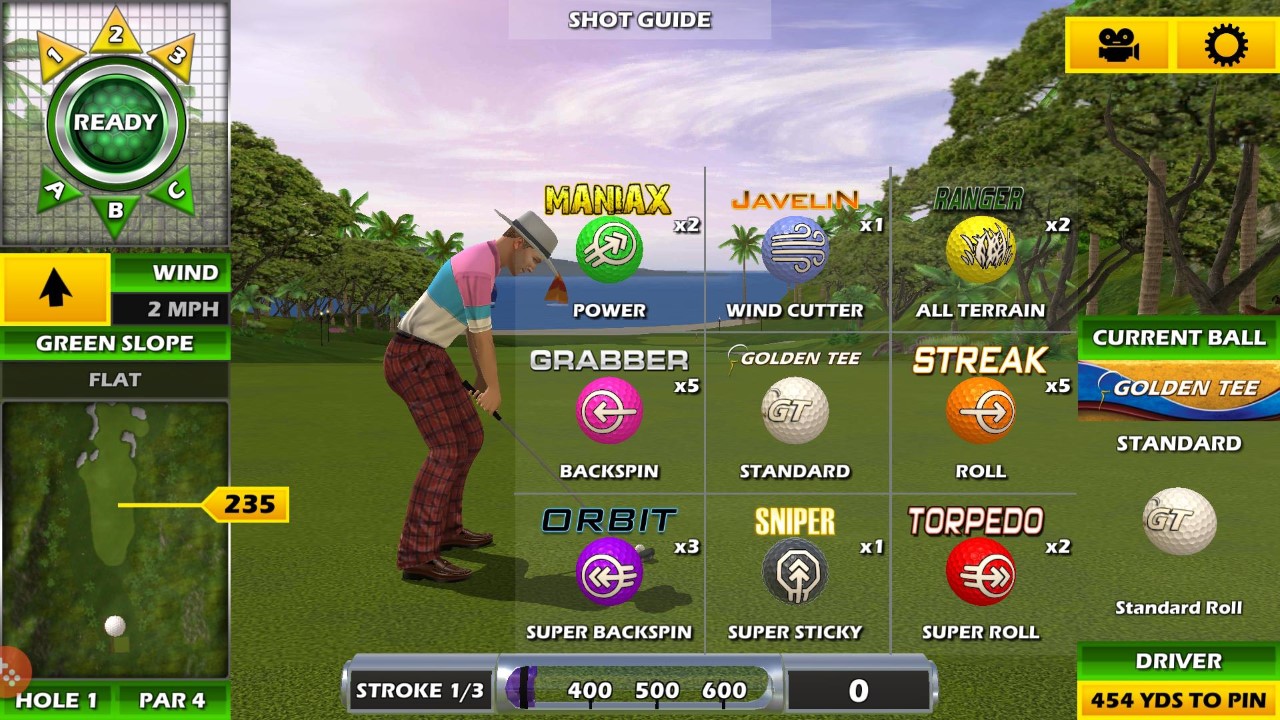This screenshot has height=720, width=1280.
Task: Open the camera replay menu
Action: click(1120, 44)
